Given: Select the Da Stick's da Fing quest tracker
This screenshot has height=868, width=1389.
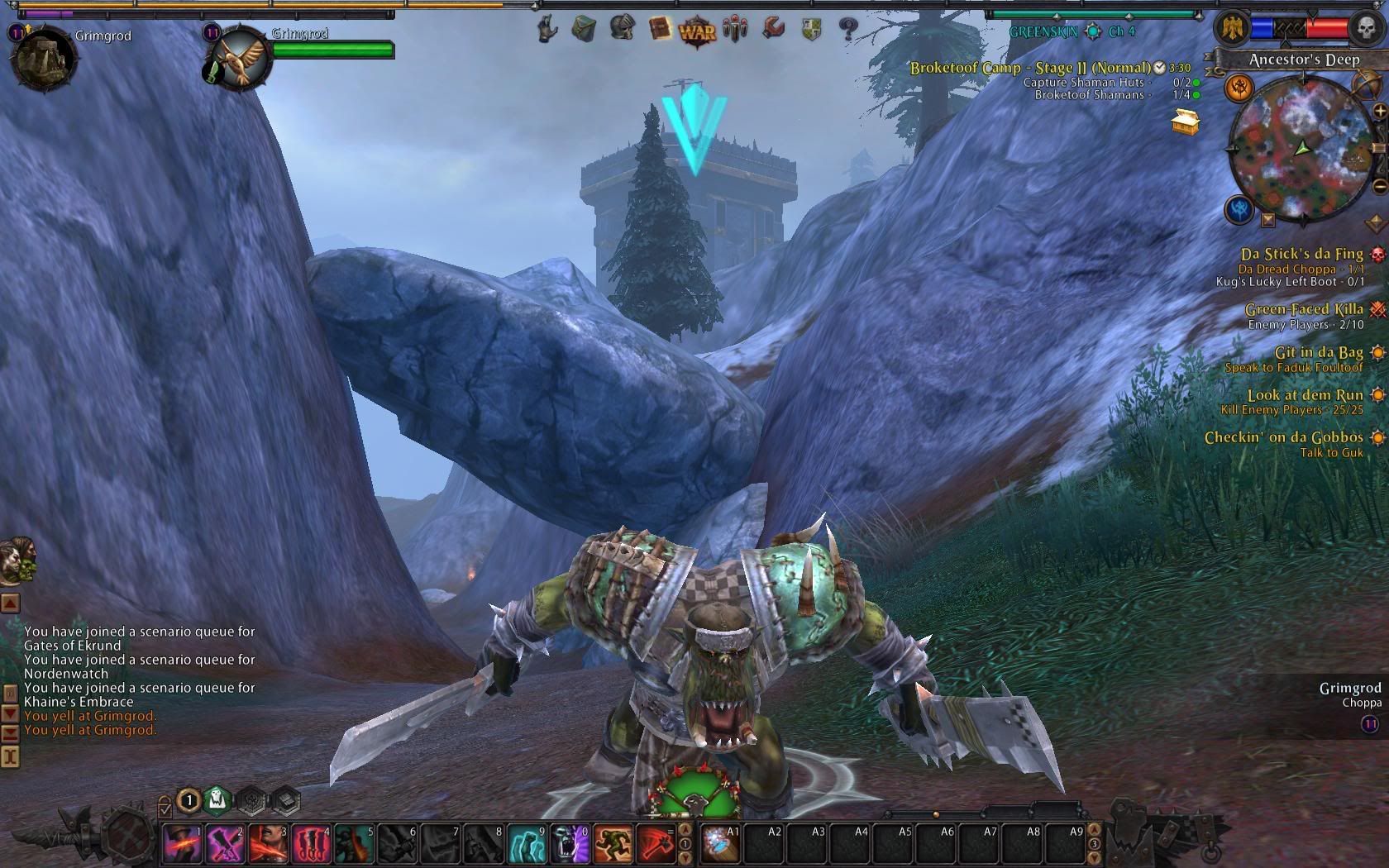Looking at the screenshot, I should tap(1301, 255).
